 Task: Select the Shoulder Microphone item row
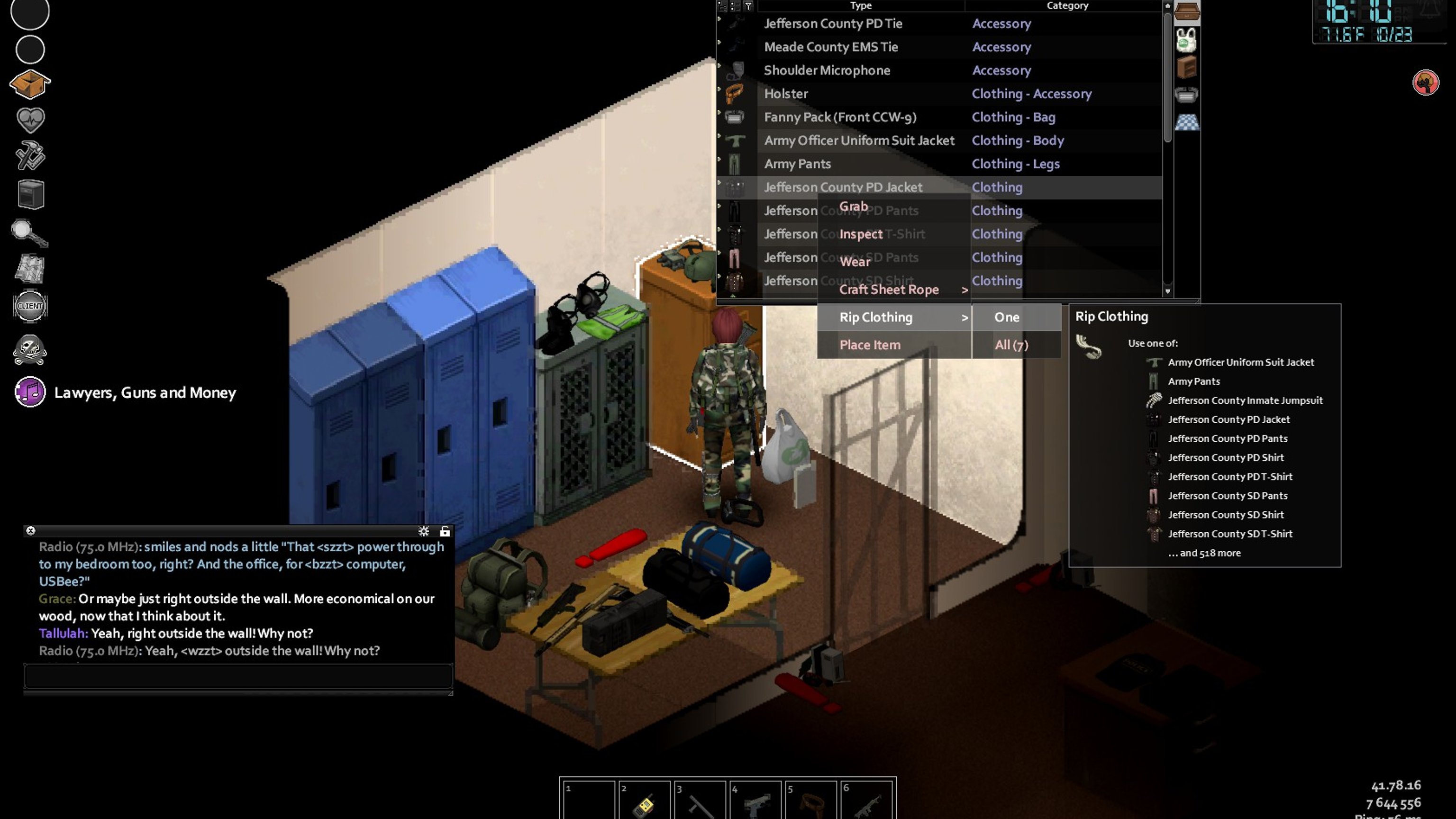(827, 70)
